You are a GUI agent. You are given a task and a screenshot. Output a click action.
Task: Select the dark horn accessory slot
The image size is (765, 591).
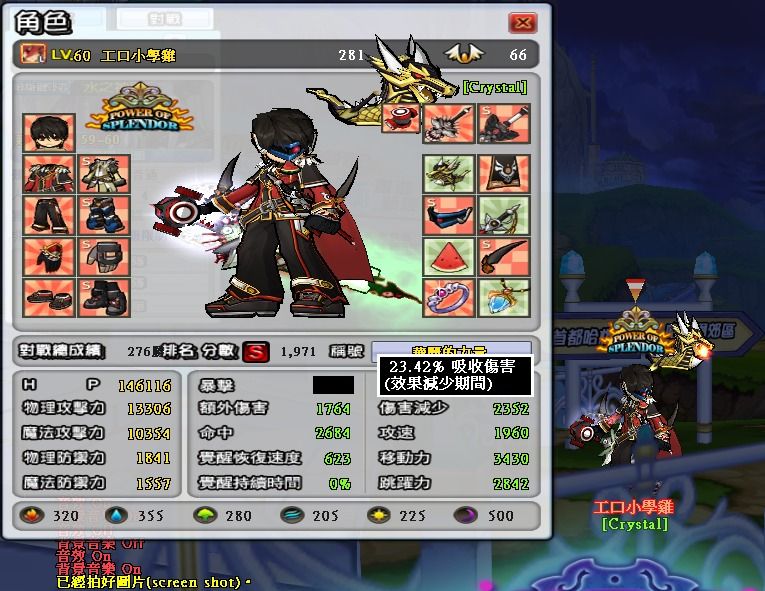click(503, 257)
